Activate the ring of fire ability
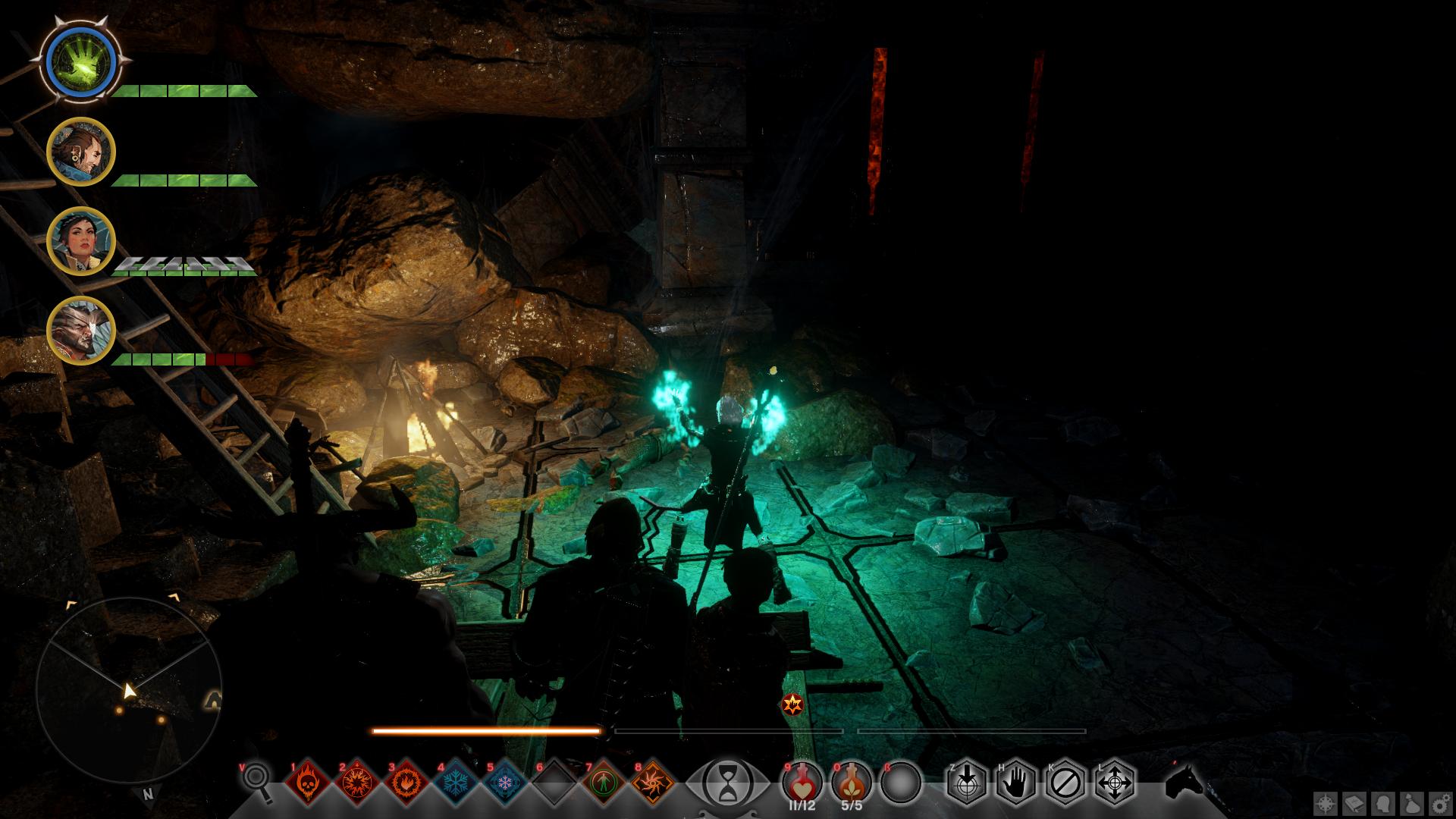 click(x=406, y=781)
